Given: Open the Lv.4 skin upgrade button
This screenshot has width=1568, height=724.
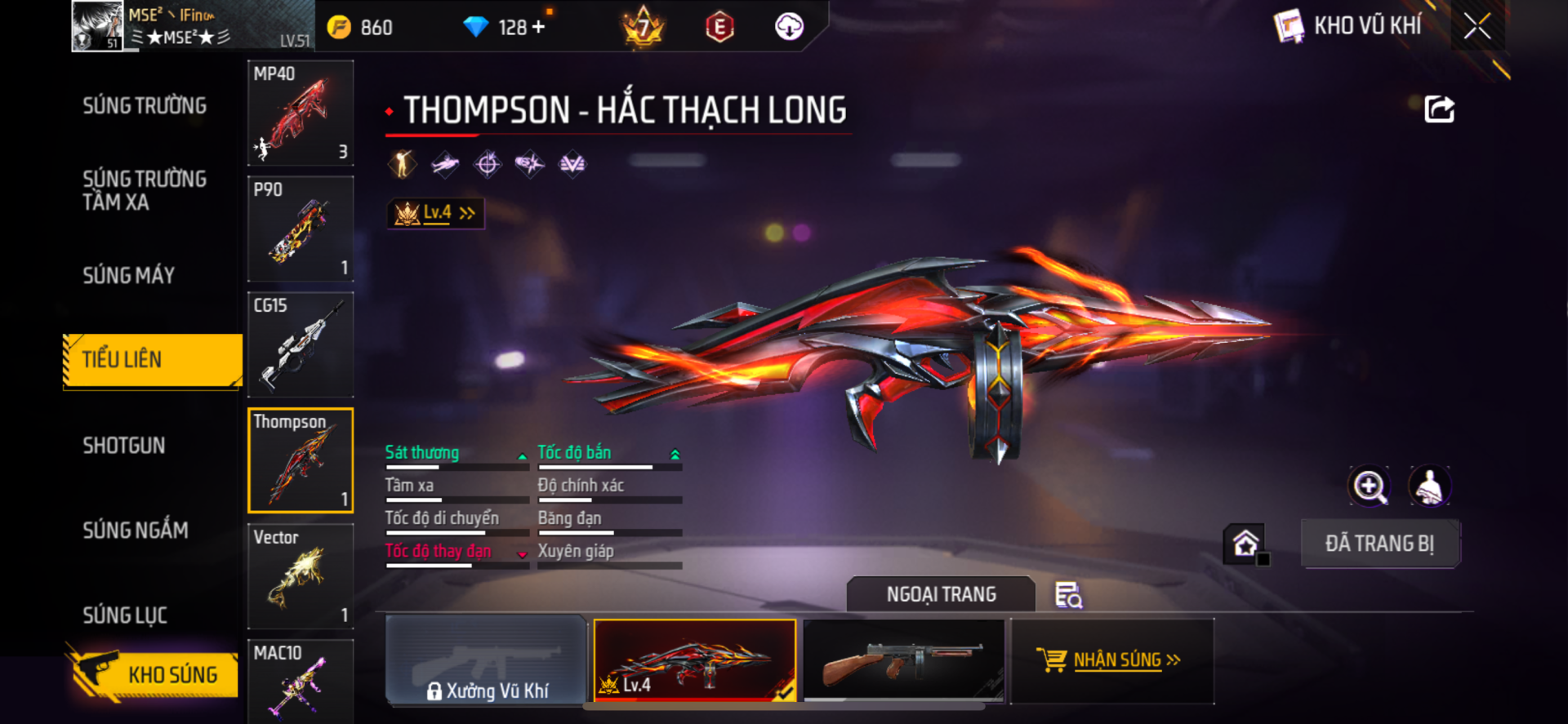Looking at the screenshot, I should [x=436, y=213].
